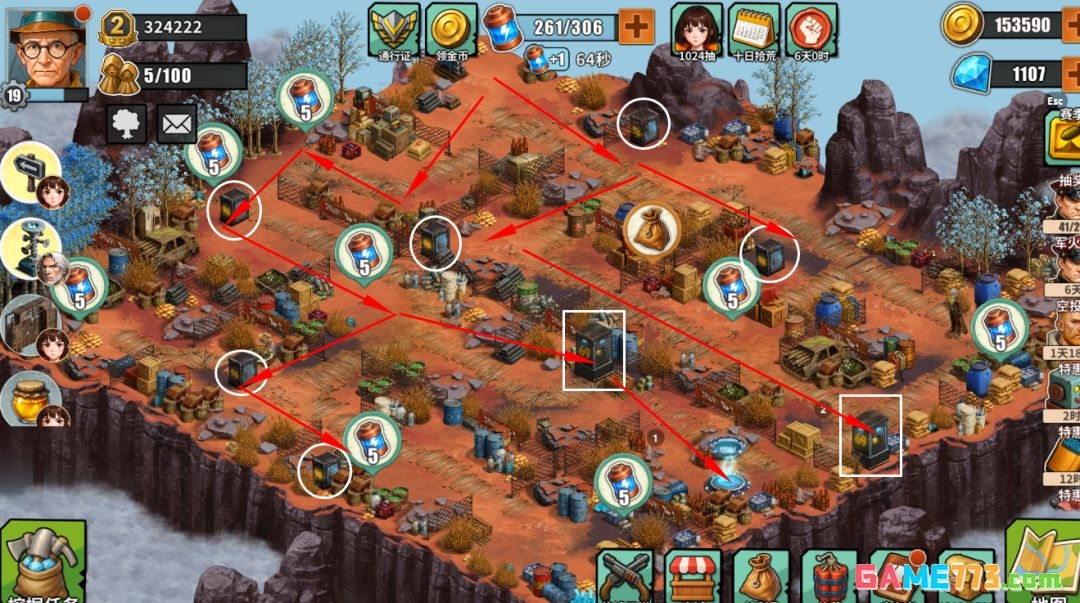This screenshot has height=603, width=1080.
Task: Open the 十日拾荒 calendar event
Action: pos(754,29)
